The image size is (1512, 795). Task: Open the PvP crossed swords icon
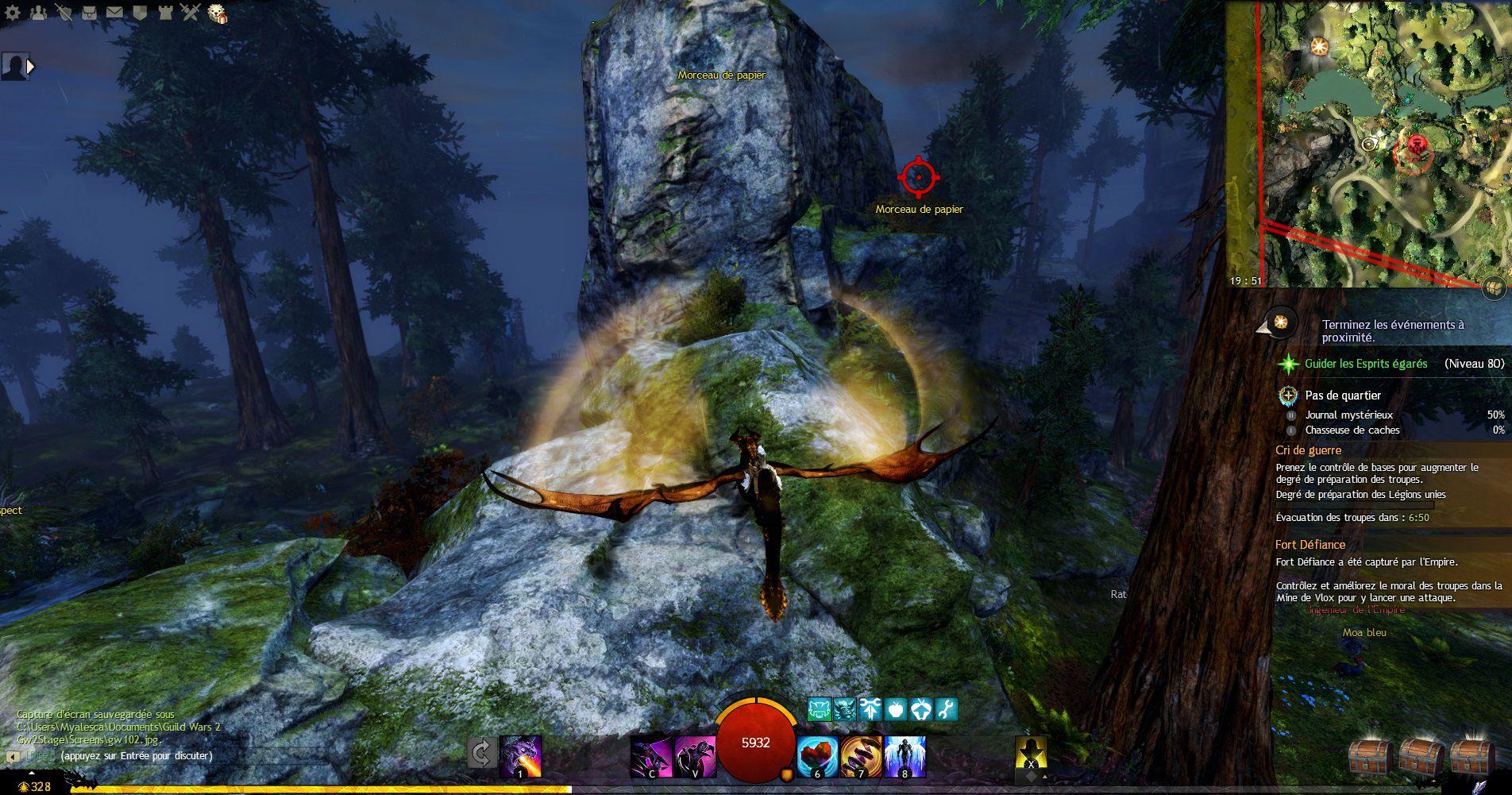tap(191, 11)
